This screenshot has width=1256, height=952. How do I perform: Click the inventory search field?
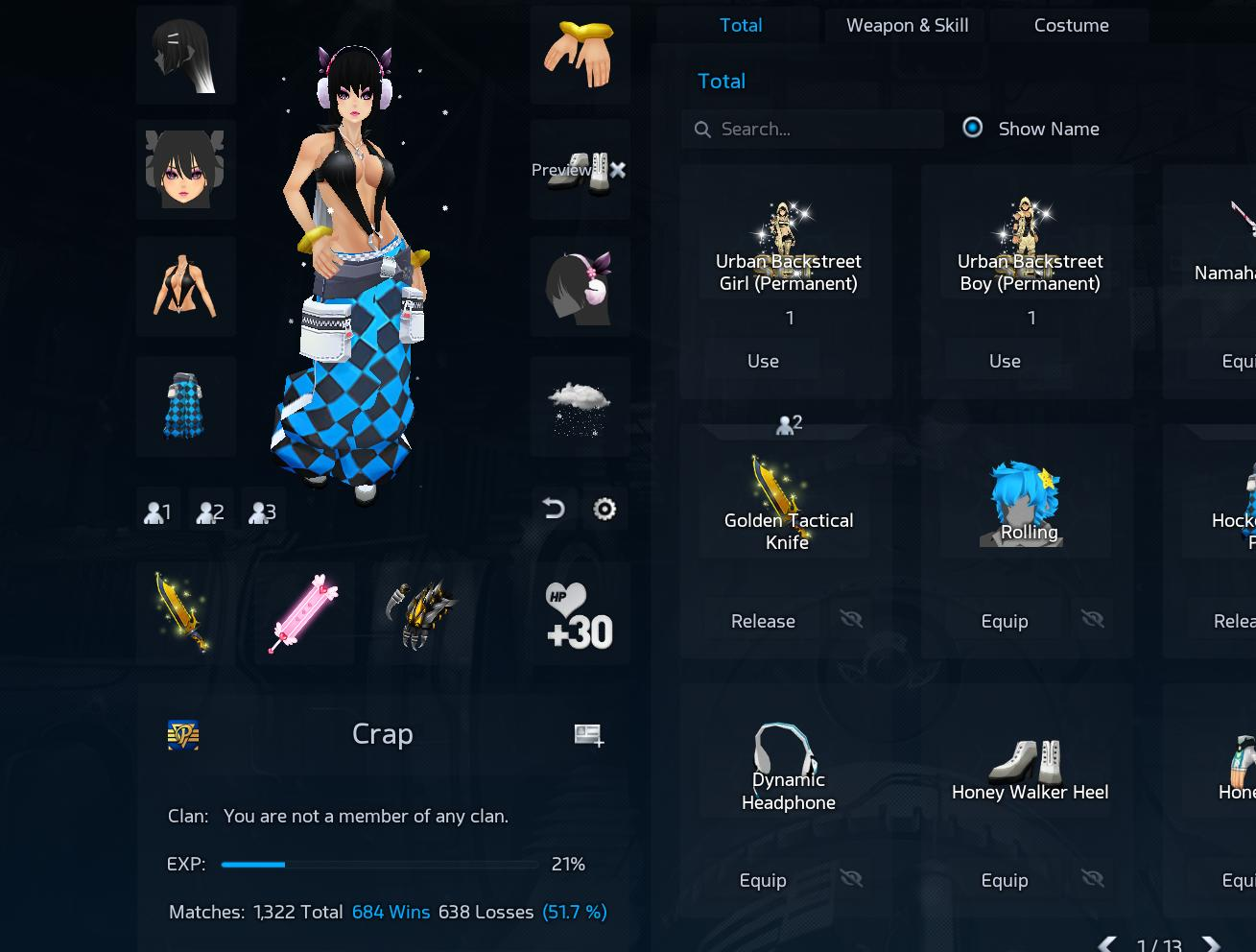pos(825,130)
